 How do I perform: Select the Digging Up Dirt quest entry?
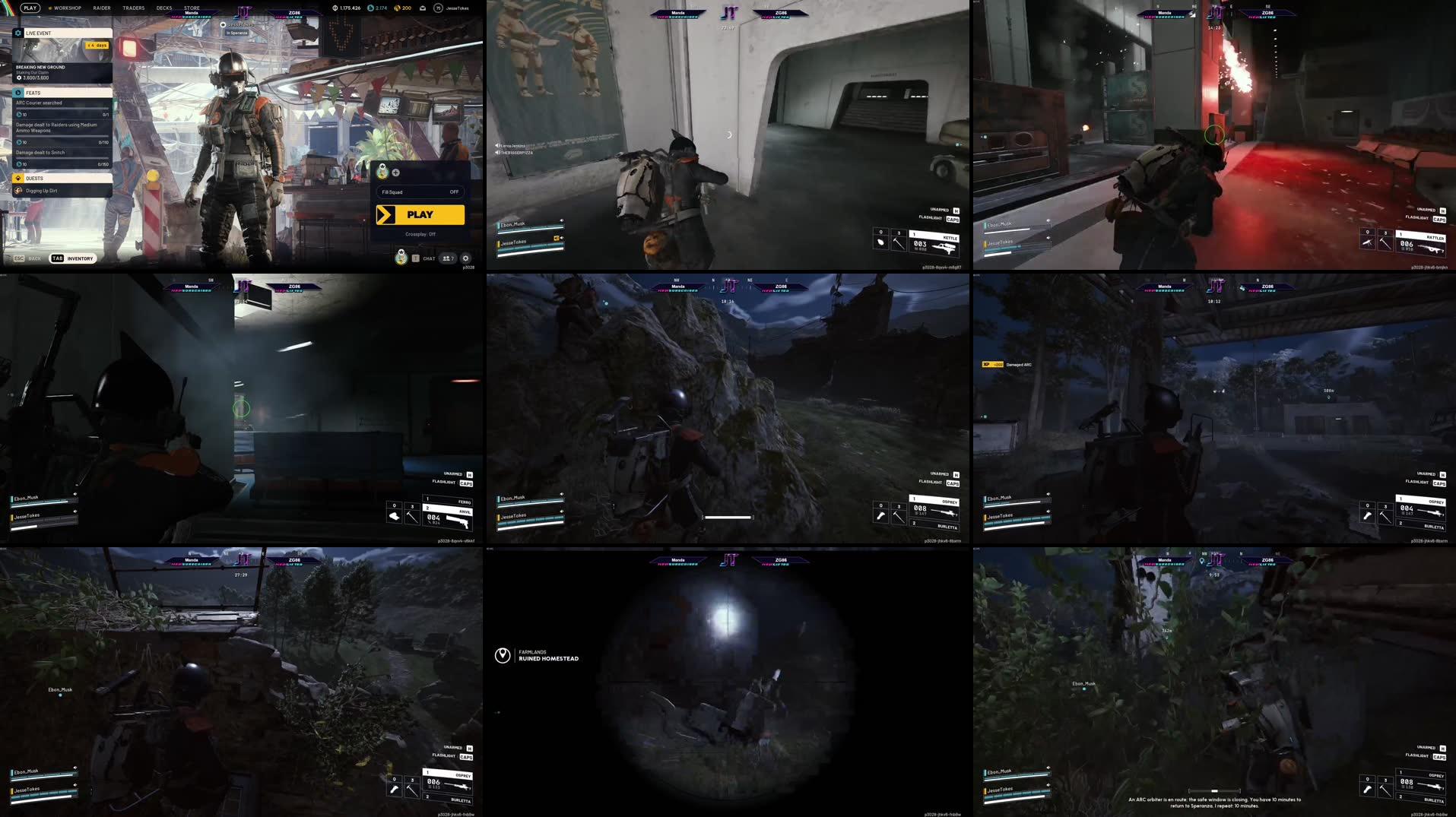[42, 189]
